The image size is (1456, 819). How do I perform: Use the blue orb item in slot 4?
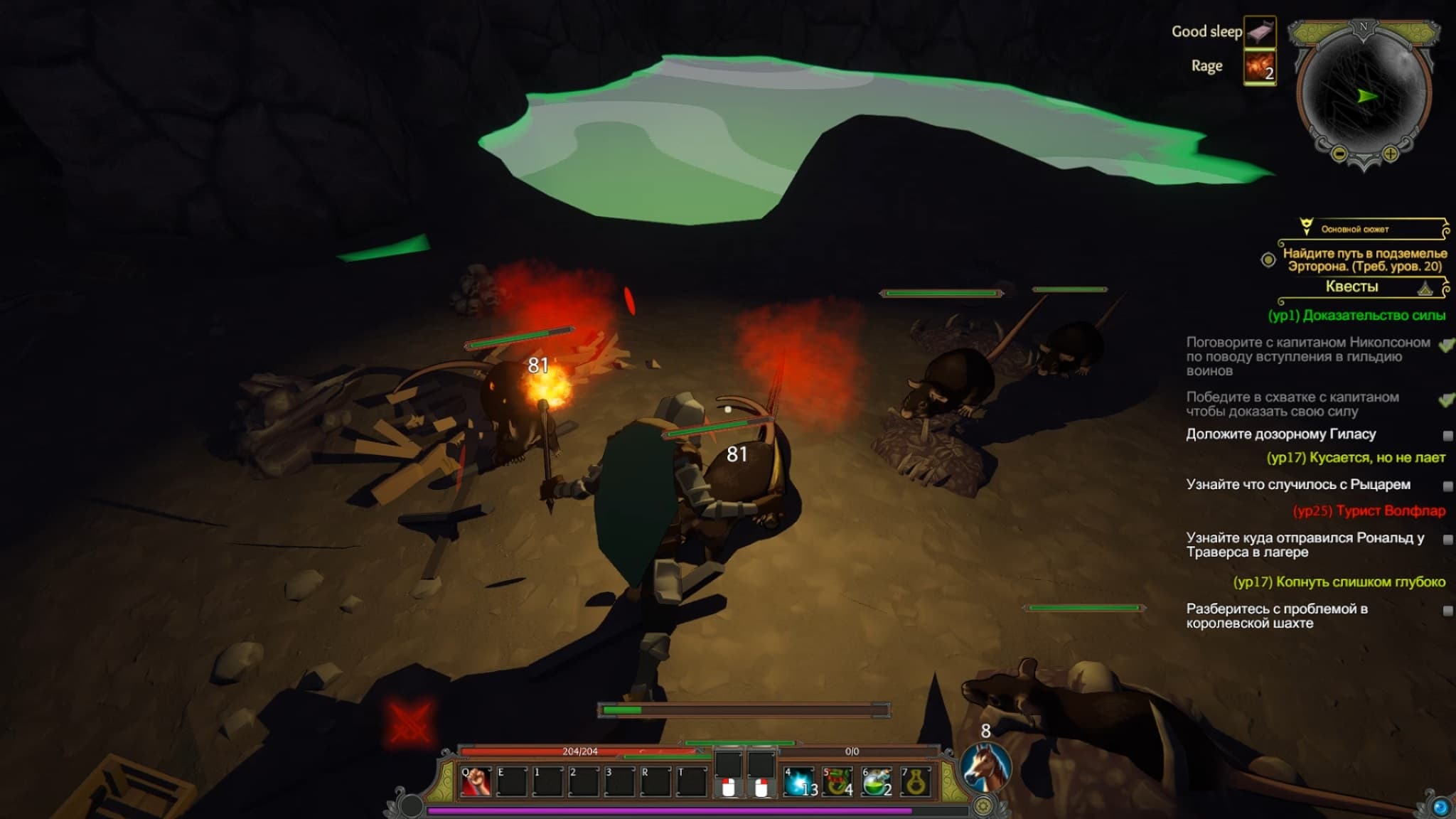point(800,782)
